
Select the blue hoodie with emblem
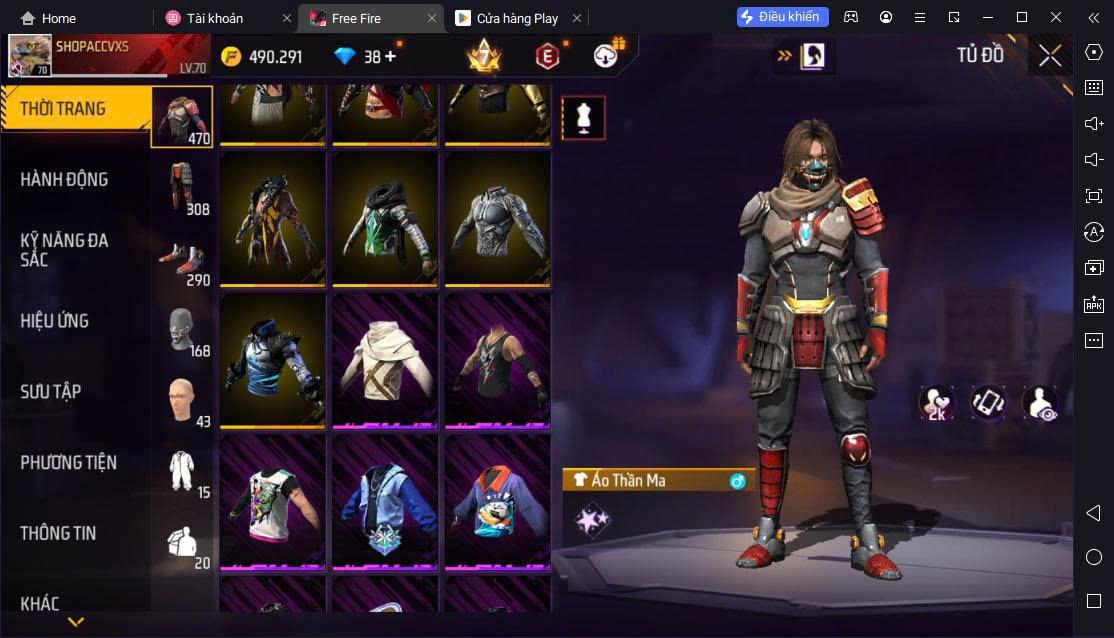pyautogui.click(x=385, y=502)
